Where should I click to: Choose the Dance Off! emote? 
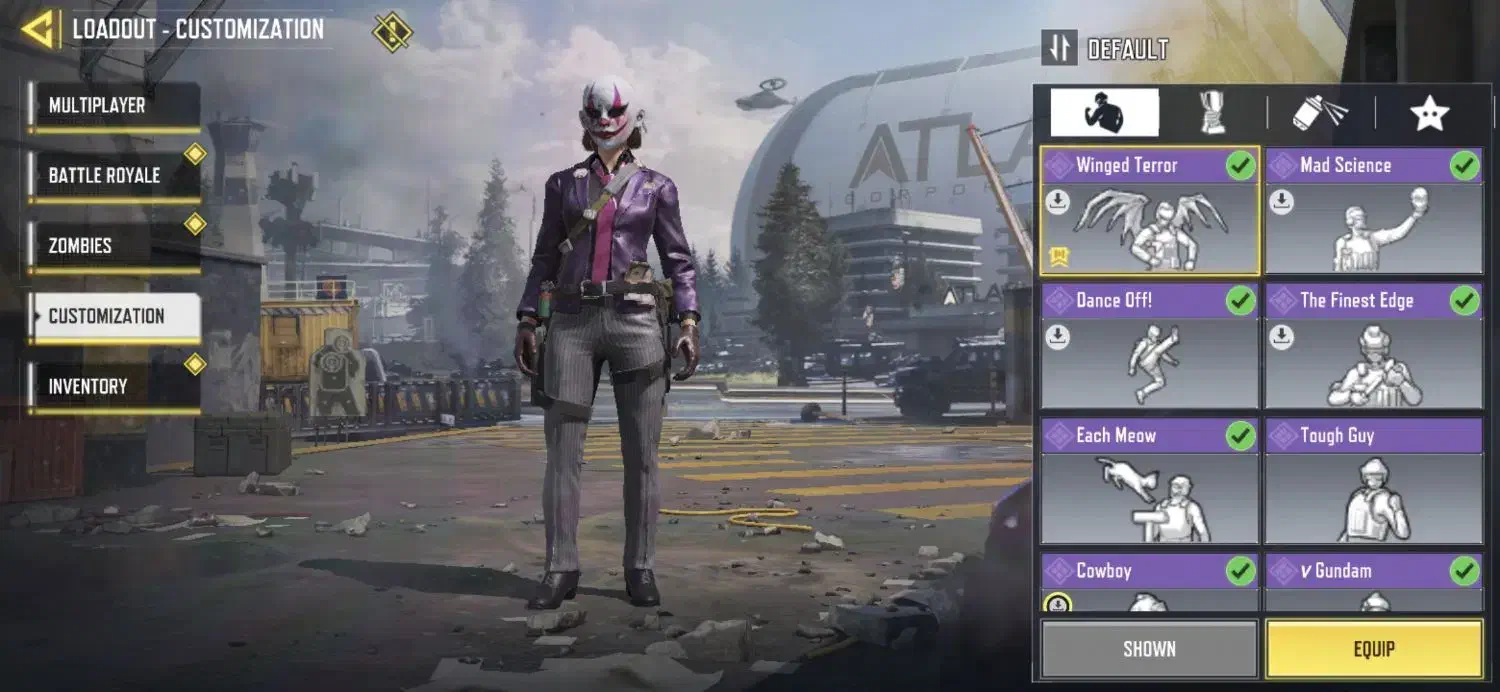tap(1150, 347)
